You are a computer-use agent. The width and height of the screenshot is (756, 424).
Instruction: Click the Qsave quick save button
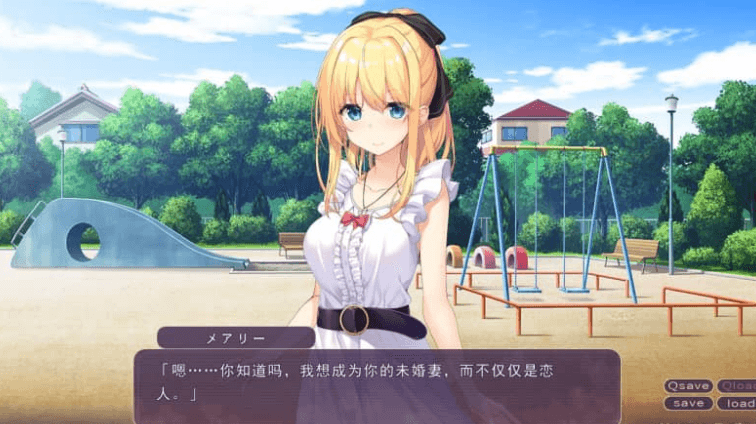pos(688,386)
